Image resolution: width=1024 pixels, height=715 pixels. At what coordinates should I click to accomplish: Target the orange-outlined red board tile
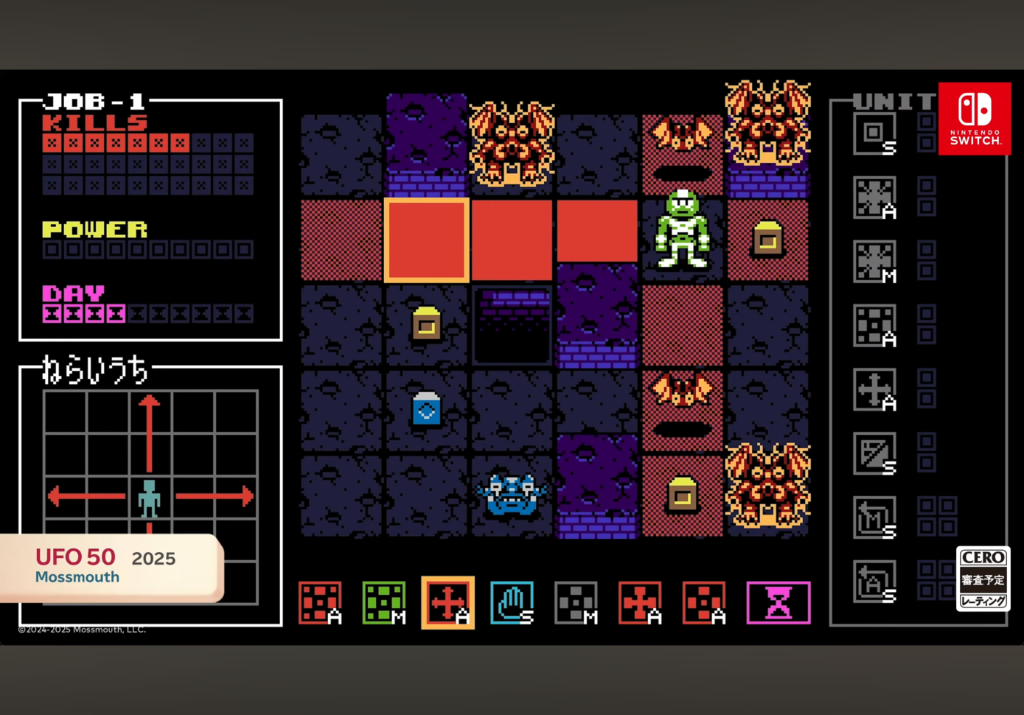pos(427,240)
